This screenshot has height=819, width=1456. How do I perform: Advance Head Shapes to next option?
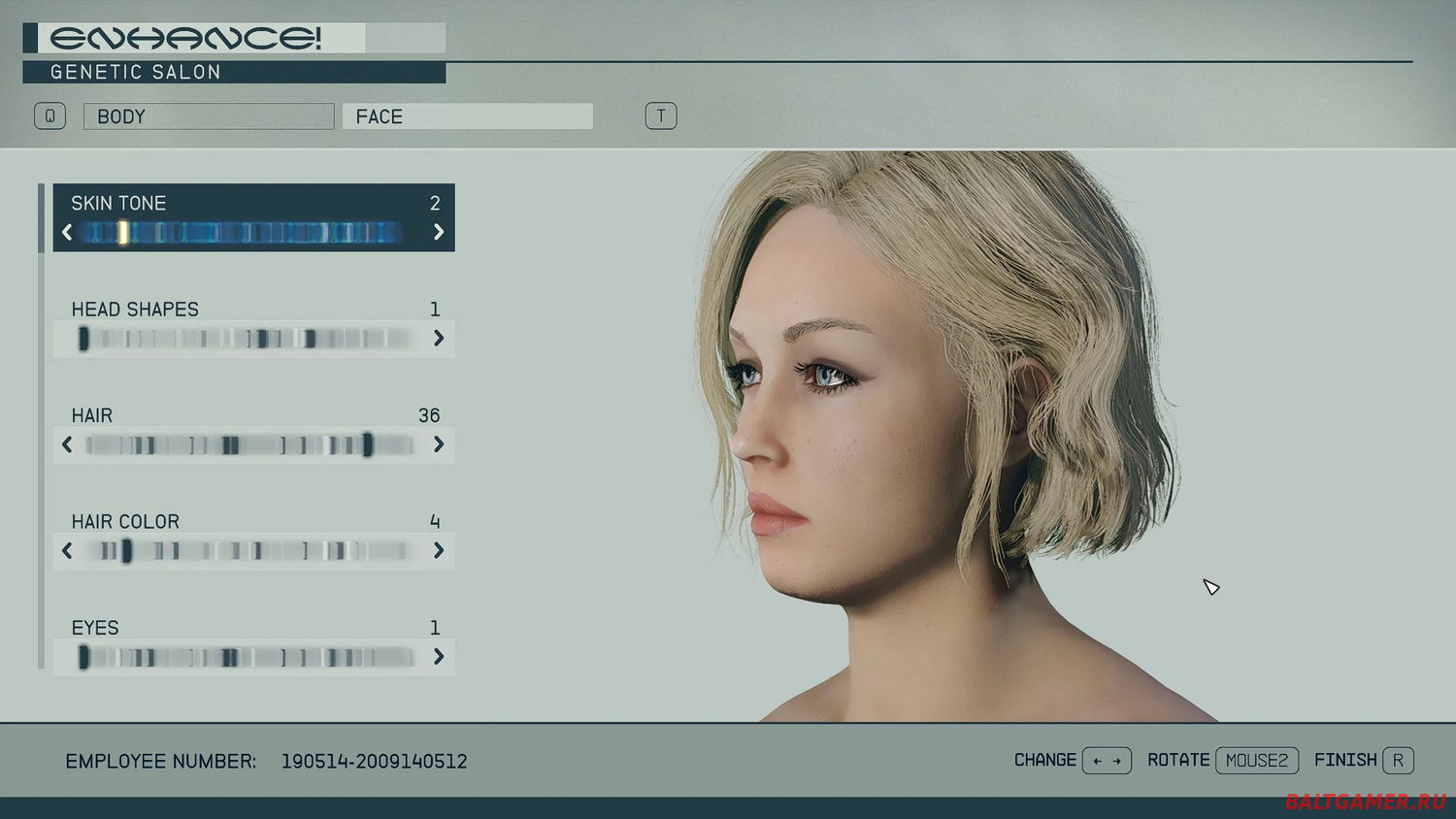[439, 338]
